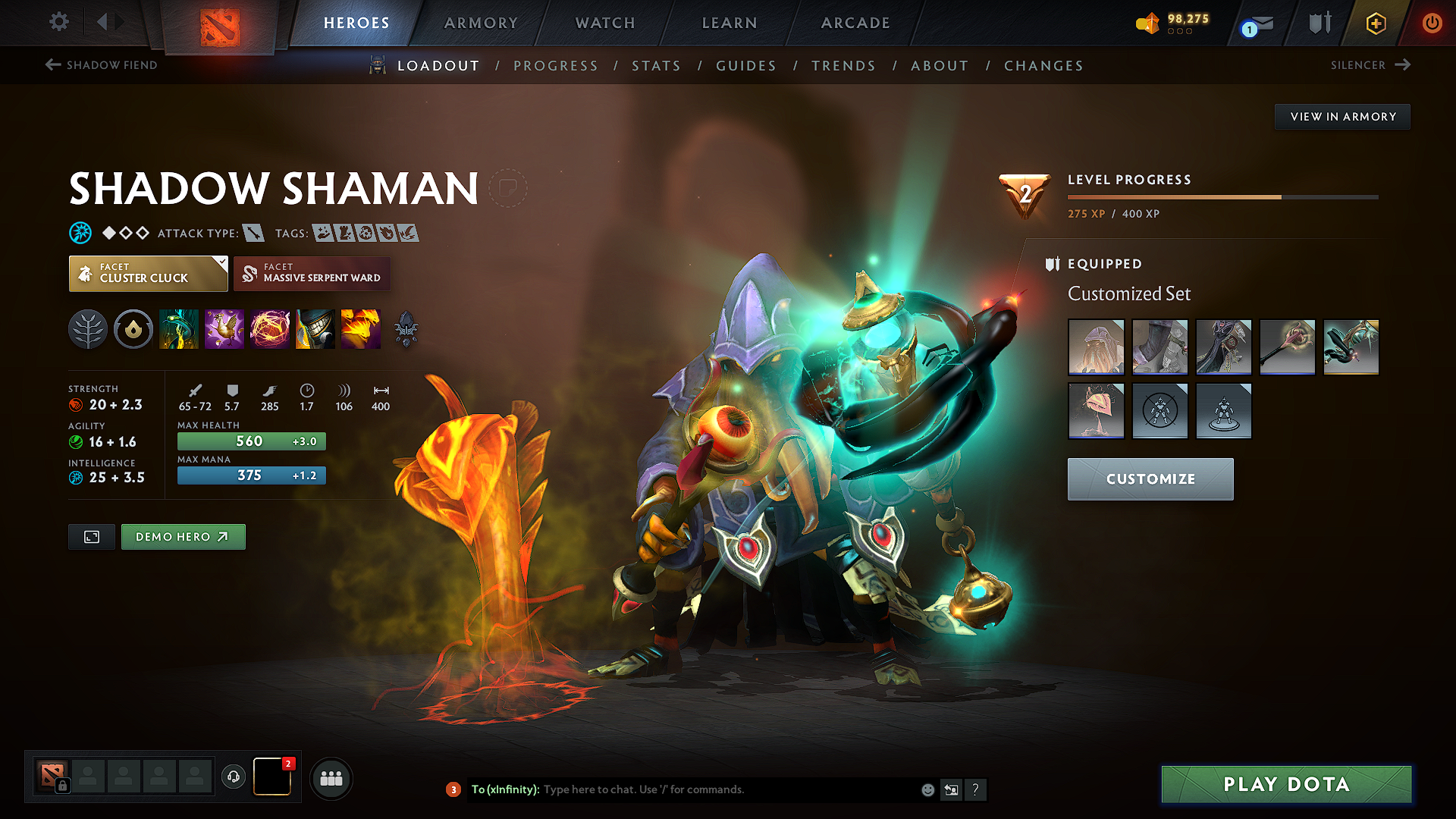Screen dimensions: 1456x819
Task: Open the settings gear icon
Action: coord(58,22)
